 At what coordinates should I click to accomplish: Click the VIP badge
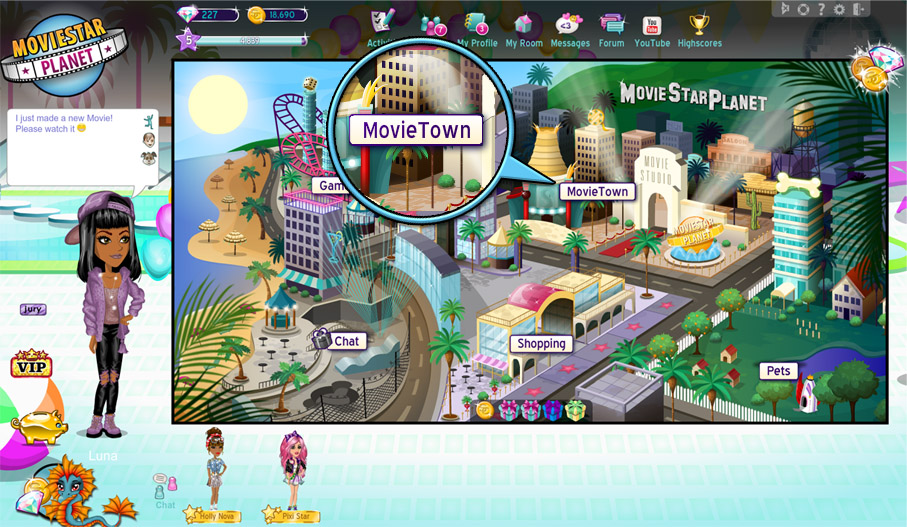(x=31, y=365)
